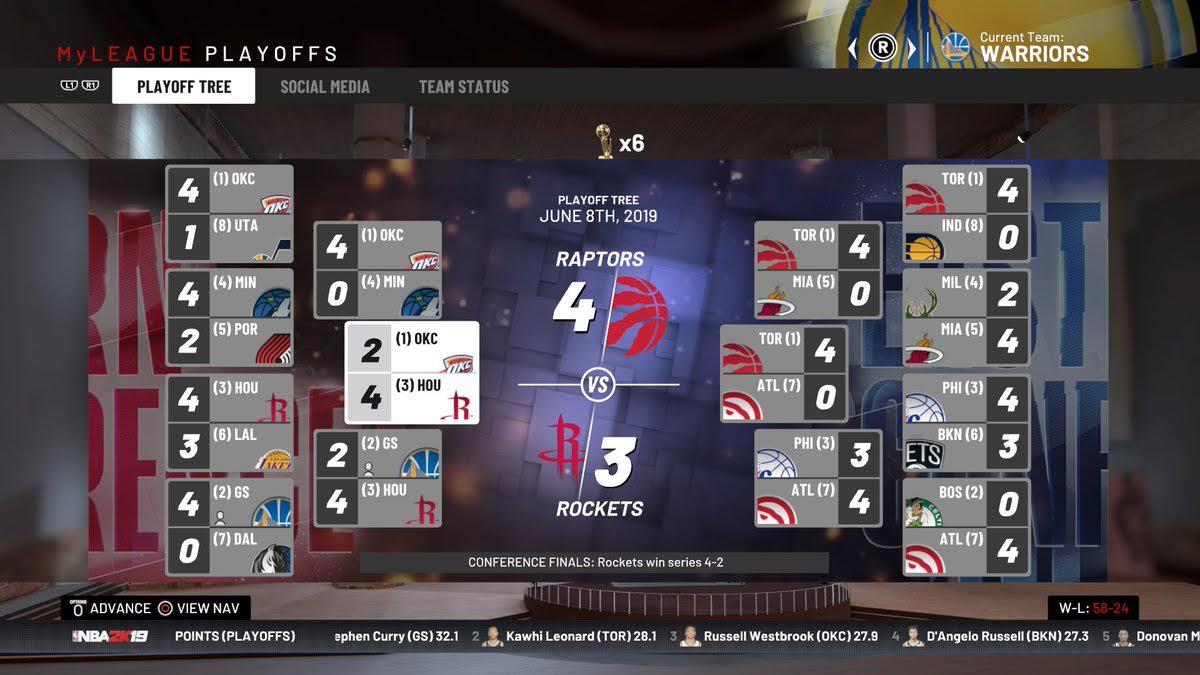The width and height of the screenshot is (1200, 675).
Task: Select the Playoff Tree tab
Action: tap(184, 87)
